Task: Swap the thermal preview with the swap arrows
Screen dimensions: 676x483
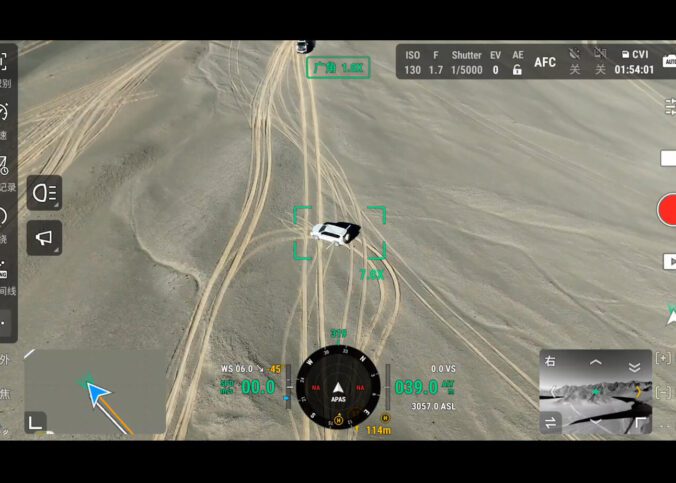Action: coord(551,423)
